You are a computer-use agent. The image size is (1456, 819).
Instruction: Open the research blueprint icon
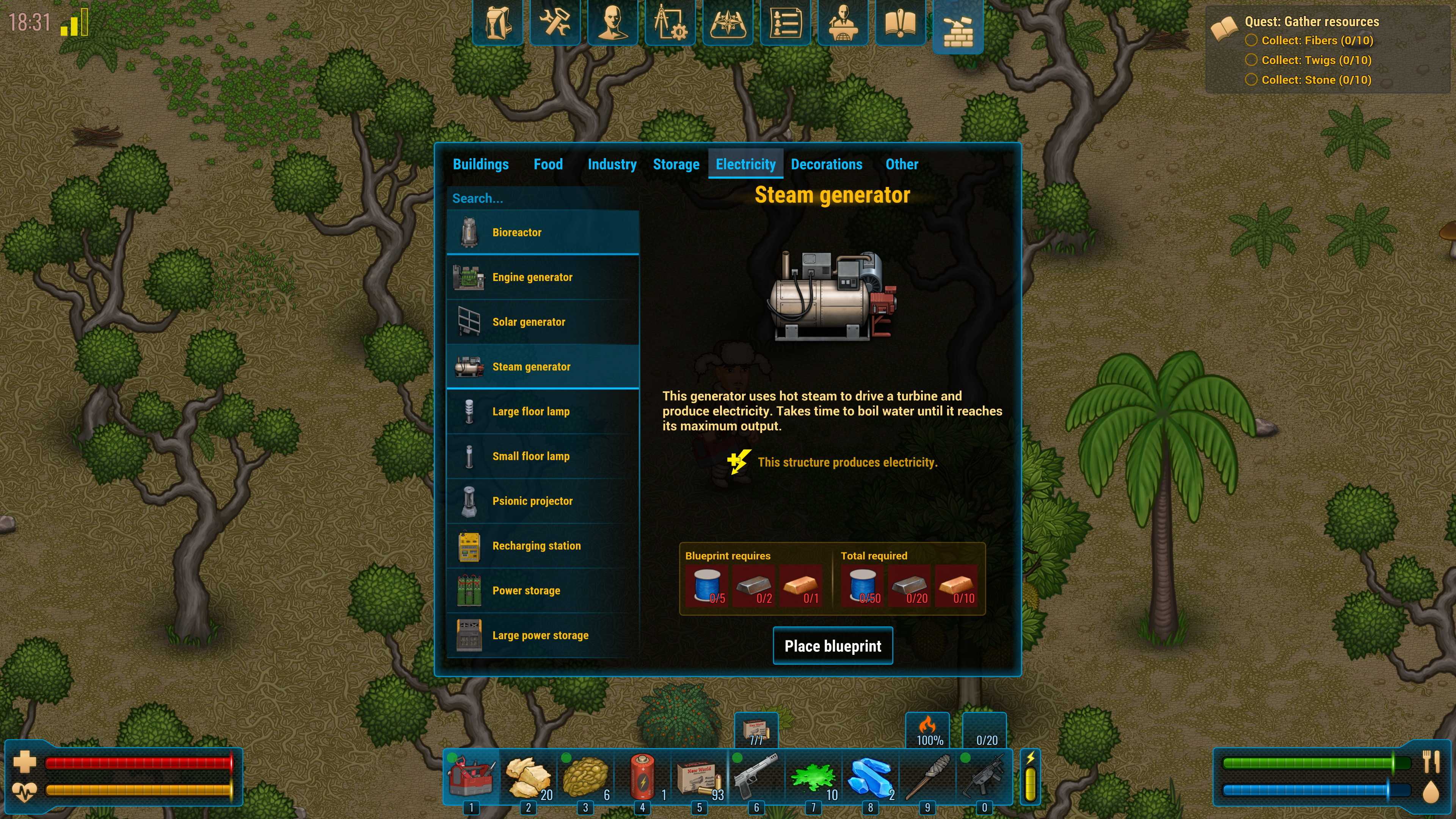670,23
